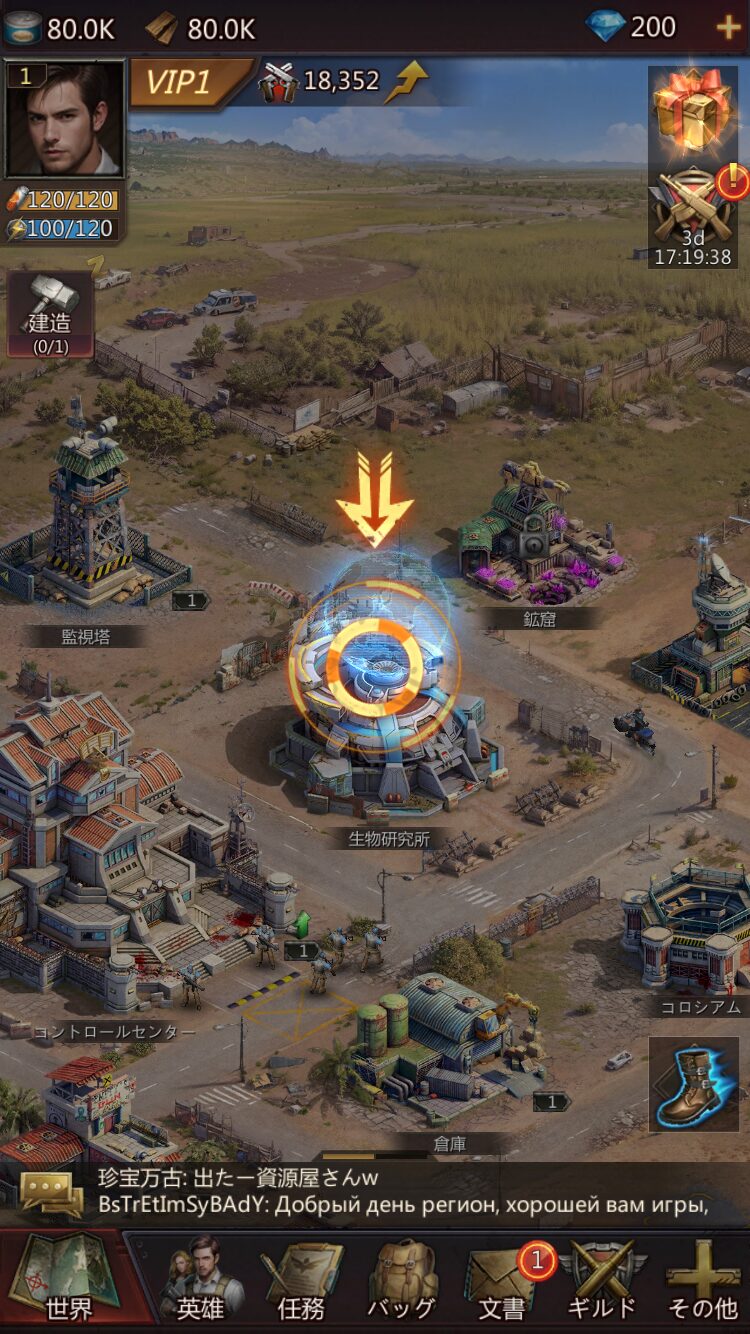Open the バッグ inventory bag

coord(401,1279)
